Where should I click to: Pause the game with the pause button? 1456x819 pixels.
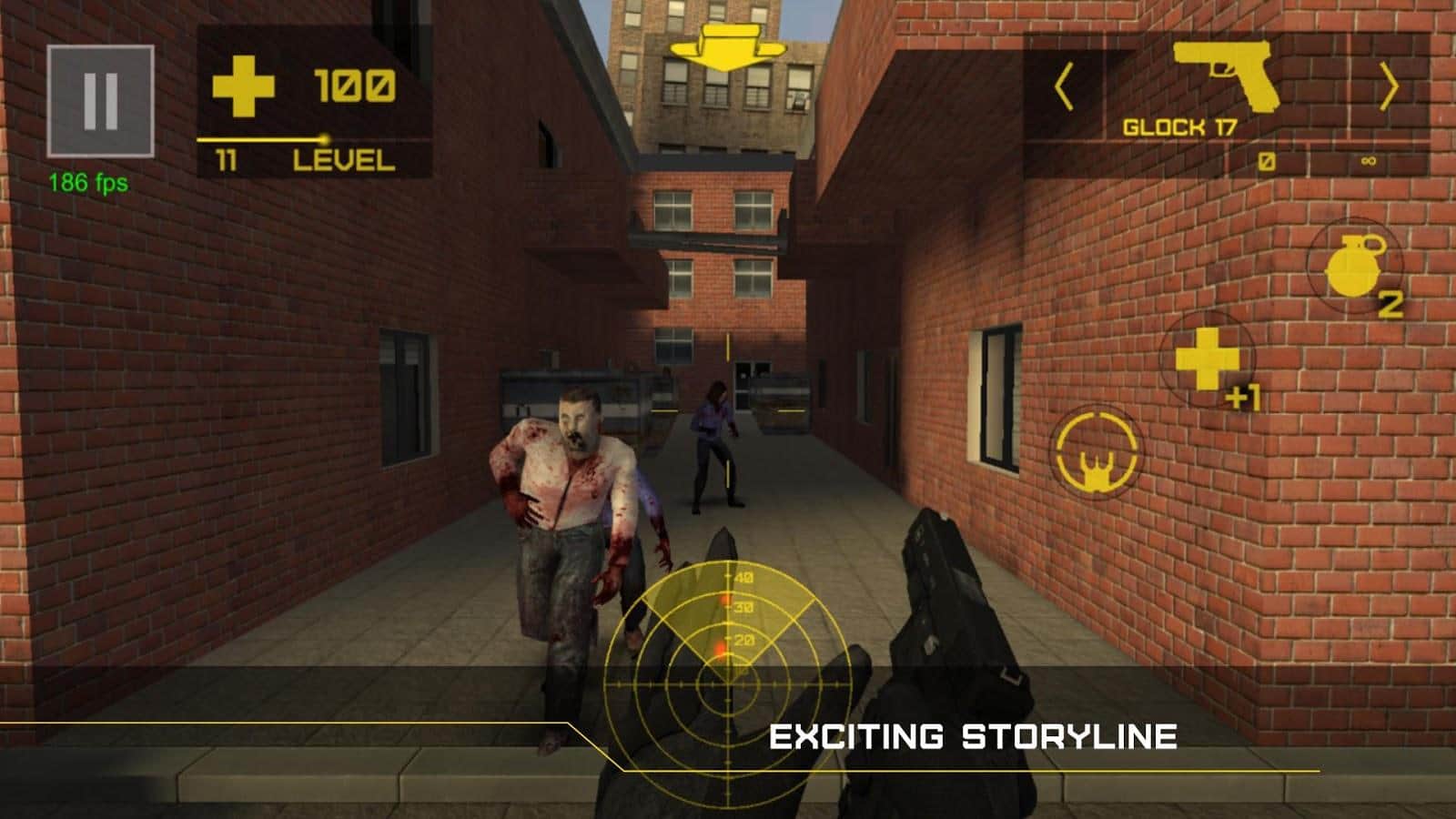pyautogui.click(x=100, y=101)
